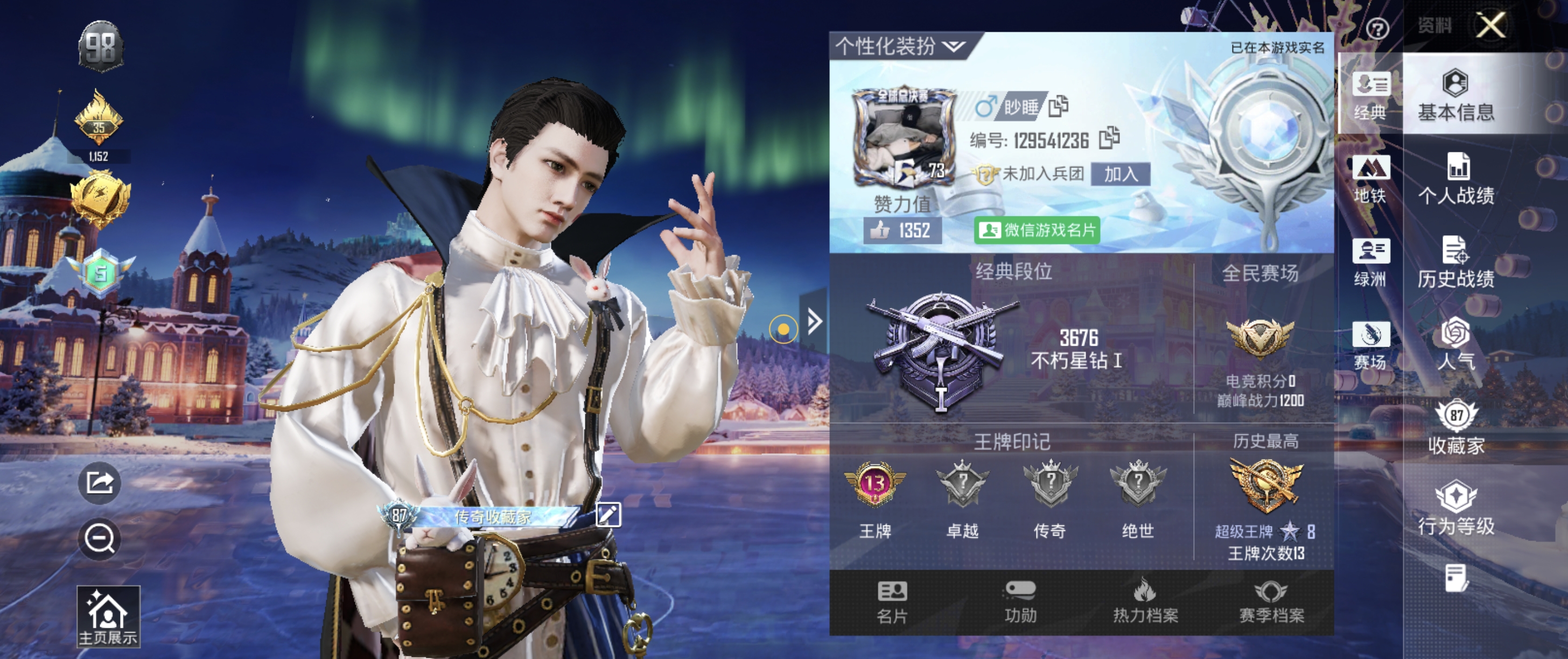
Task: Tap the share arrow icon
Action: point(100,483)
